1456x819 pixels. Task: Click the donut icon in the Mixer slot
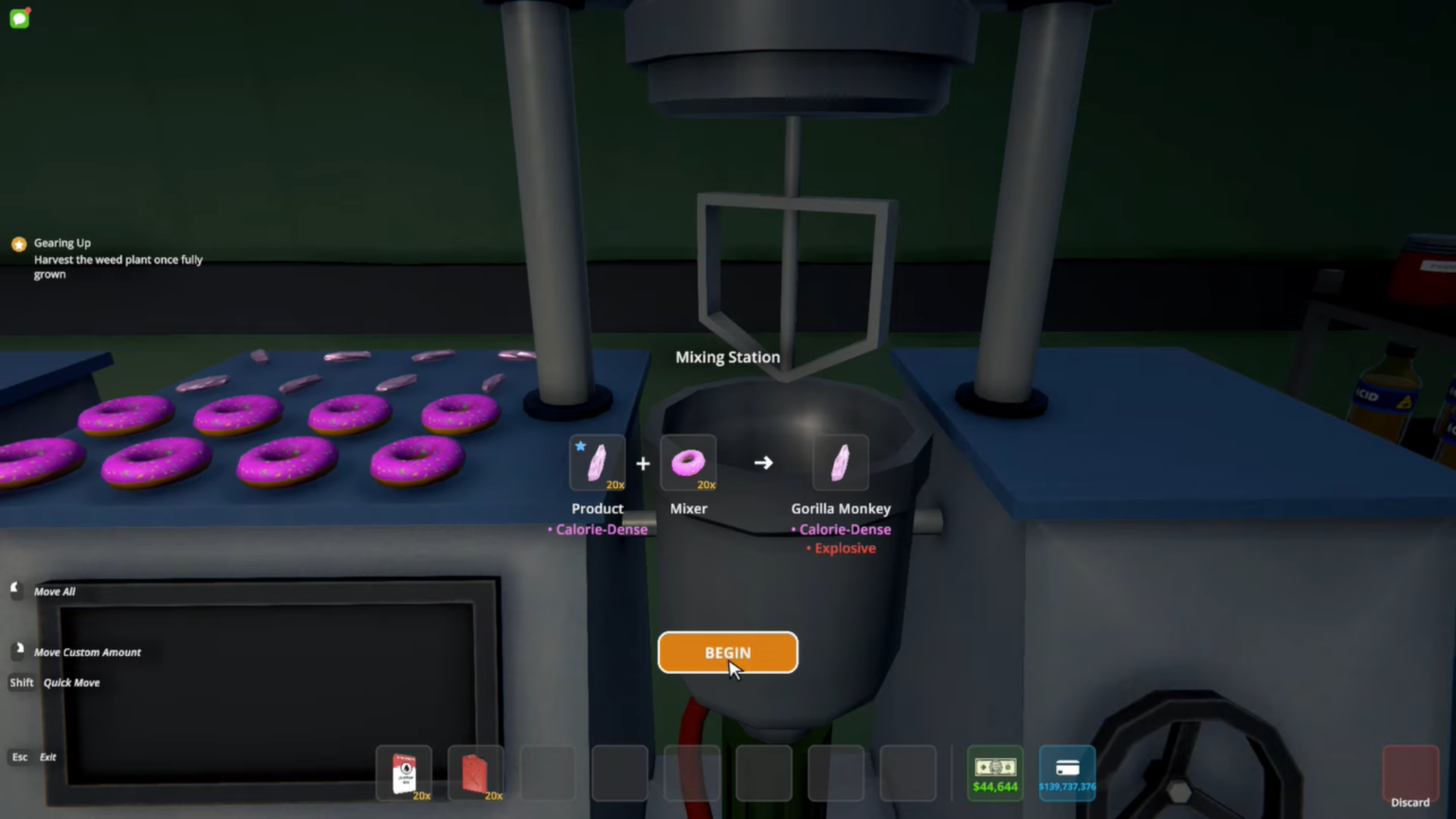688,463
